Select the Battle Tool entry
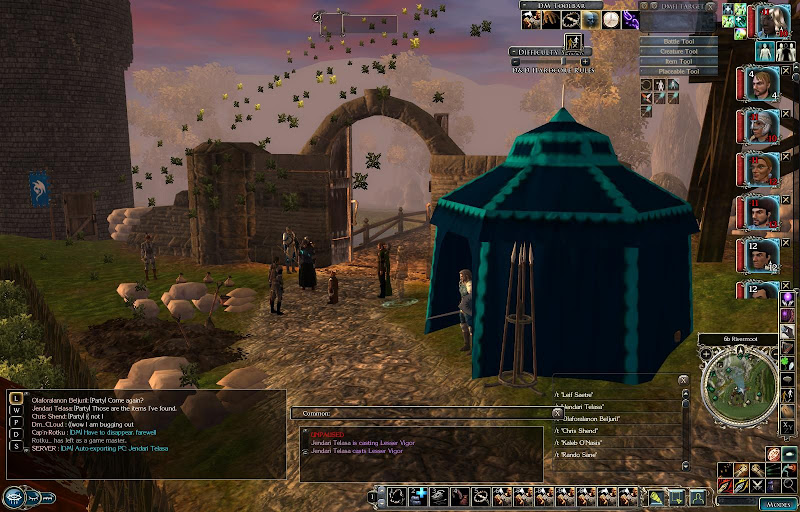 680,41
